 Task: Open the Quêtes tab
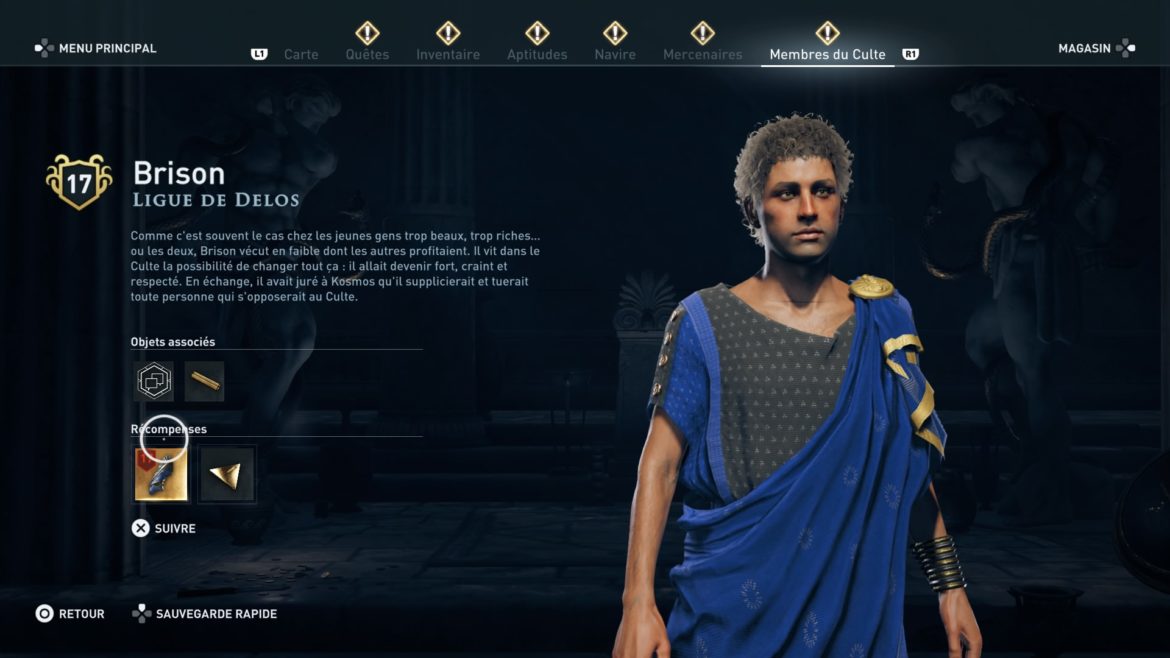367,54
